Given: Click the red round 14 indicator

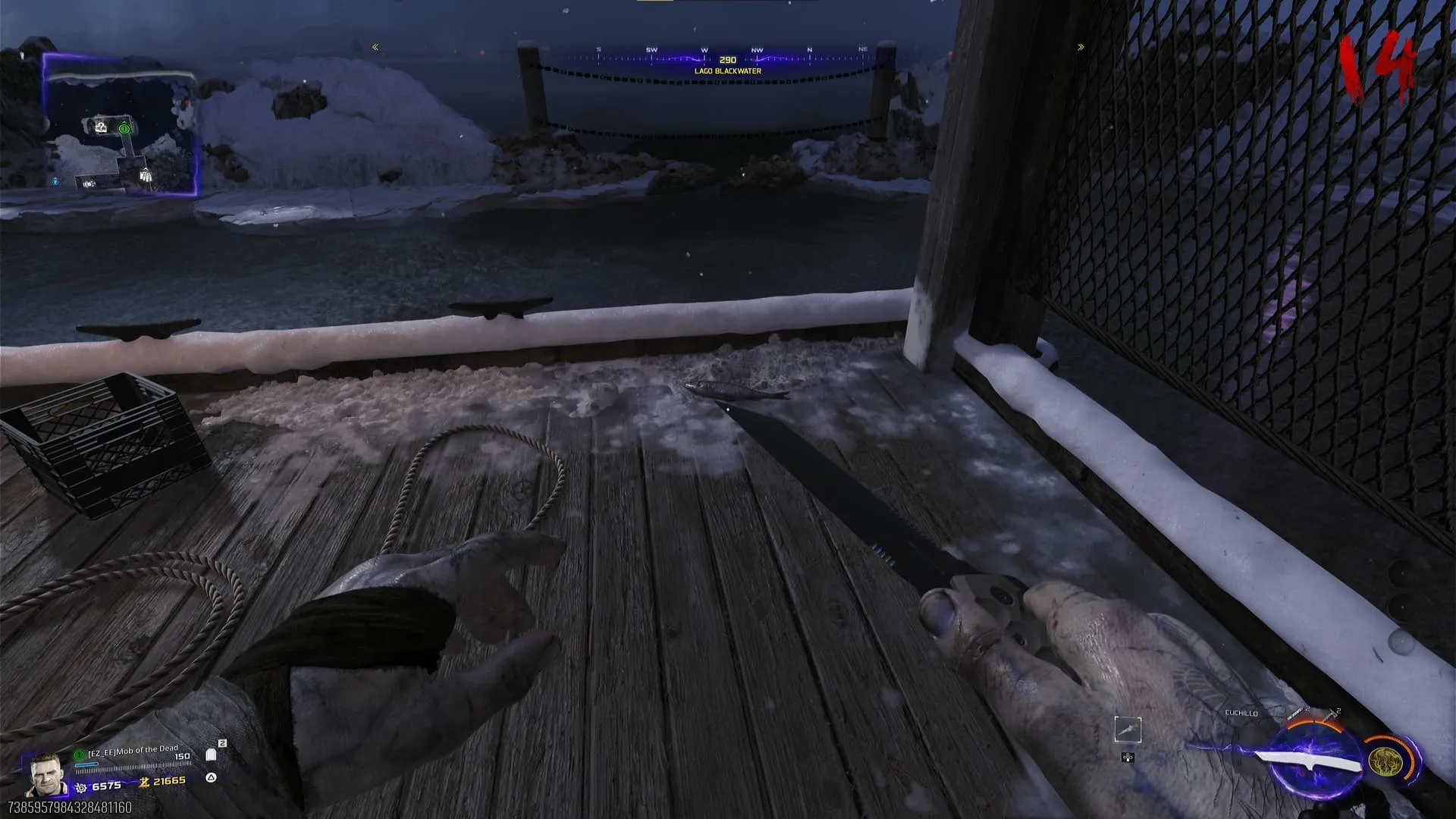Looking at the screenshot, I should coord(1377,67).
